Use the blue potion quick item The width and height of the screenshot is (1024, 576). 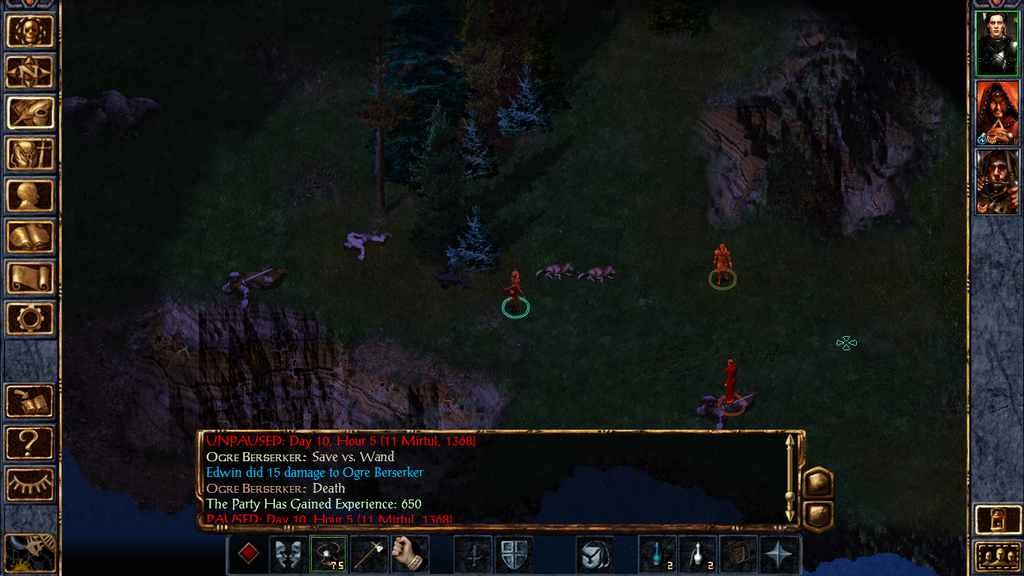coord(657,554)
